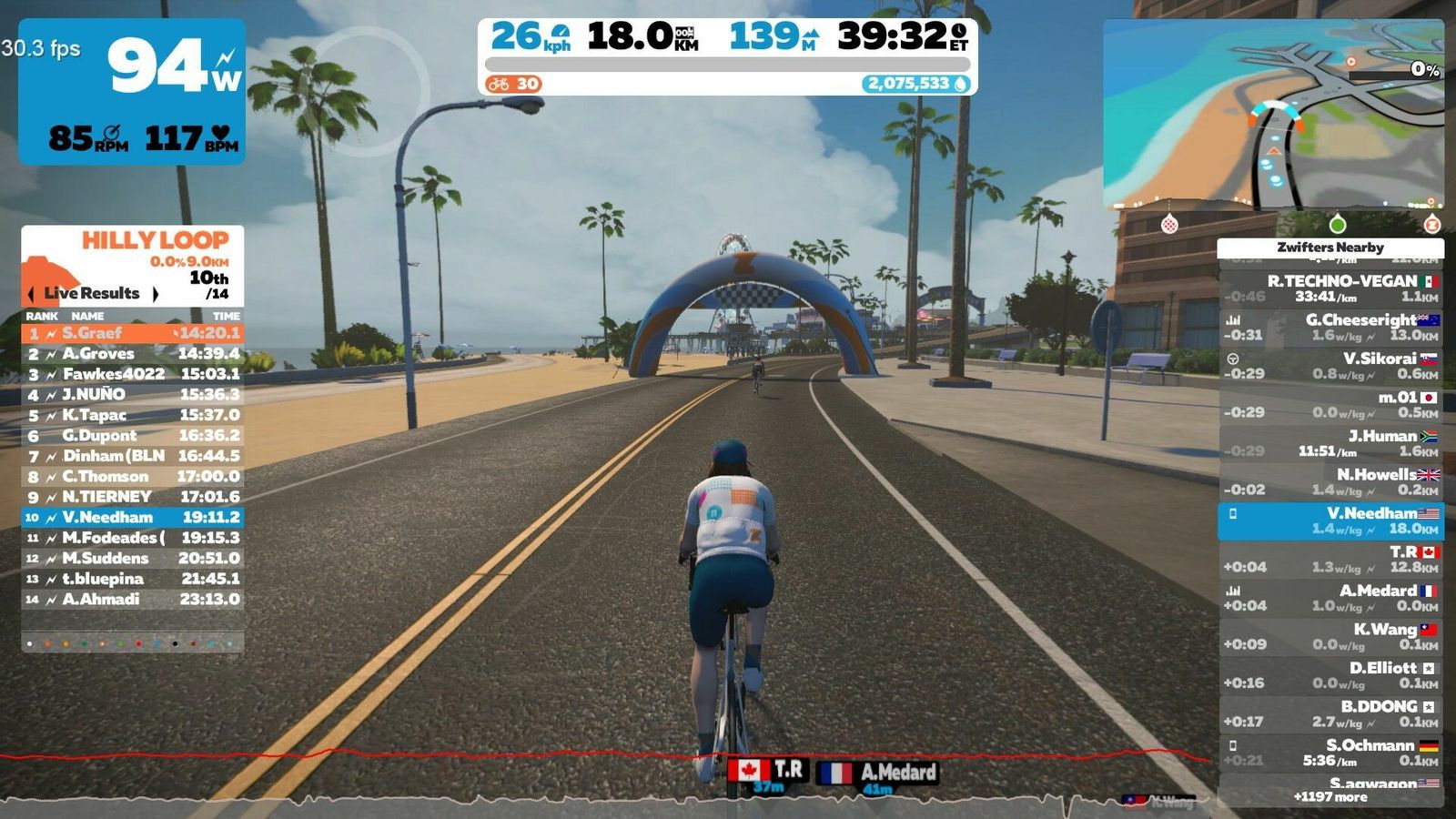This screenshot has height=819, width=1456.
Task: Choose G.Cheeseright from the nearby riders
Action: click(1330, 327)
